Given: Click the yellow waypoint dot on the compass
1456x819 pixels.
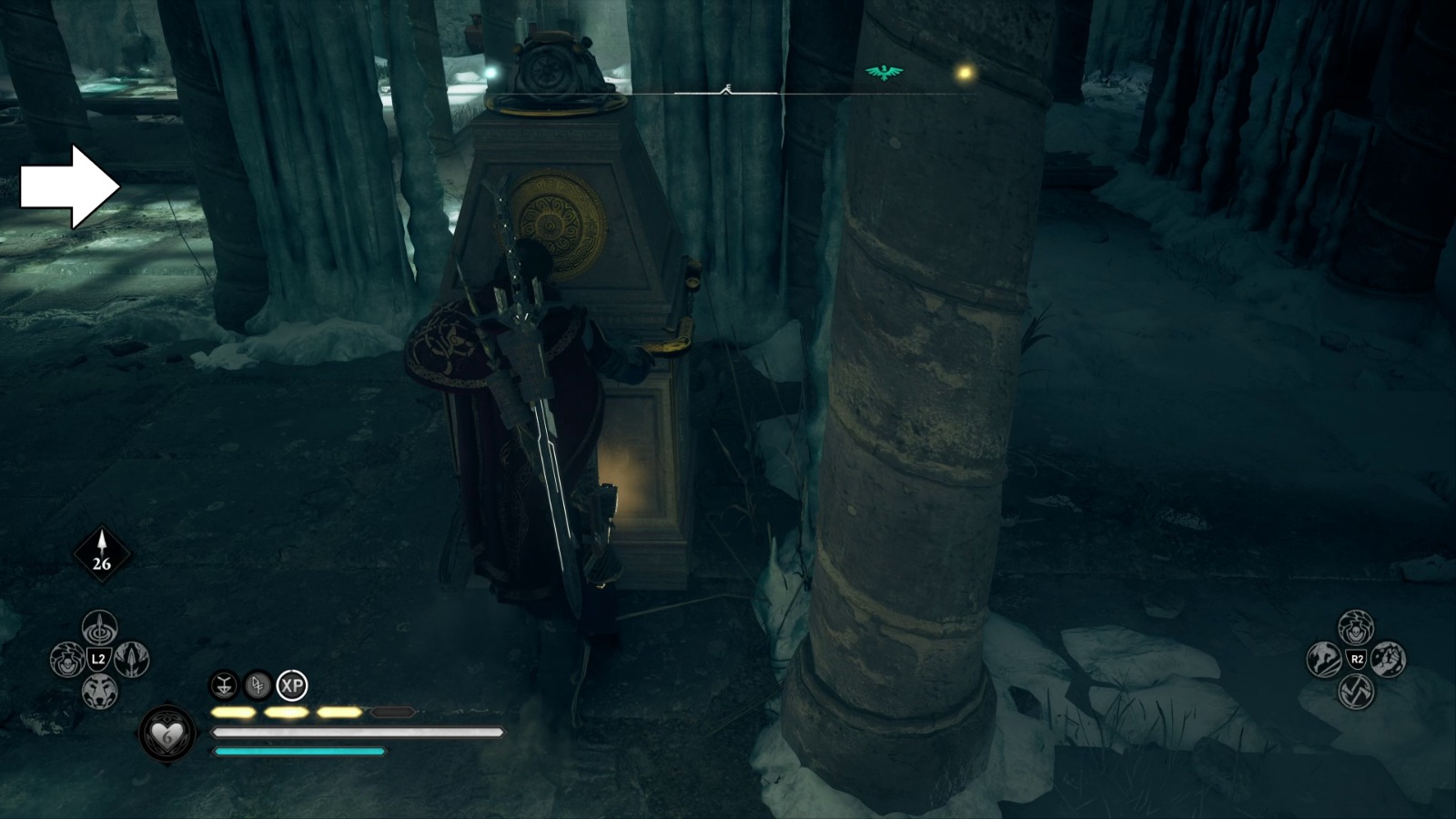Looking at the screenshot, I should click(965, 70).
